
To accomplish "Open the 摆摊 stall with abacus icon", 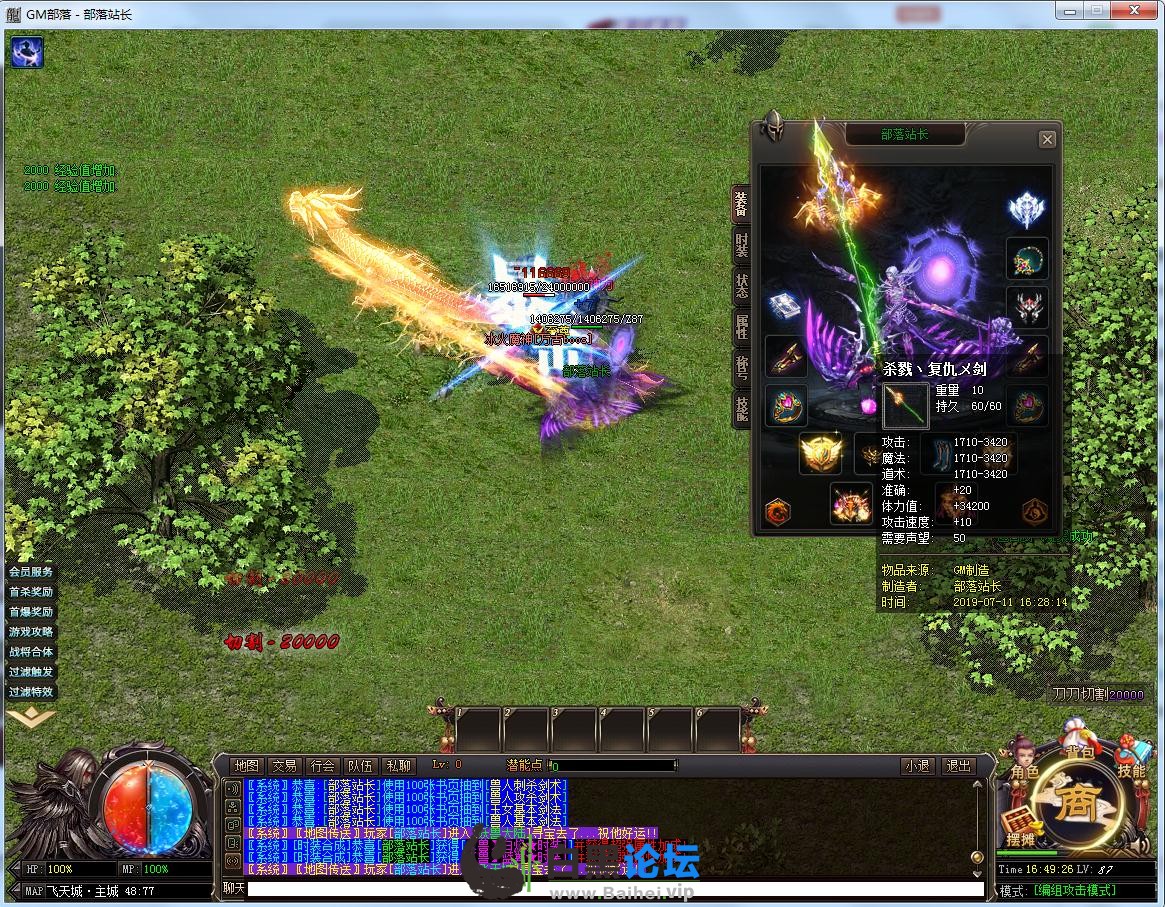I will [1018, 830].
